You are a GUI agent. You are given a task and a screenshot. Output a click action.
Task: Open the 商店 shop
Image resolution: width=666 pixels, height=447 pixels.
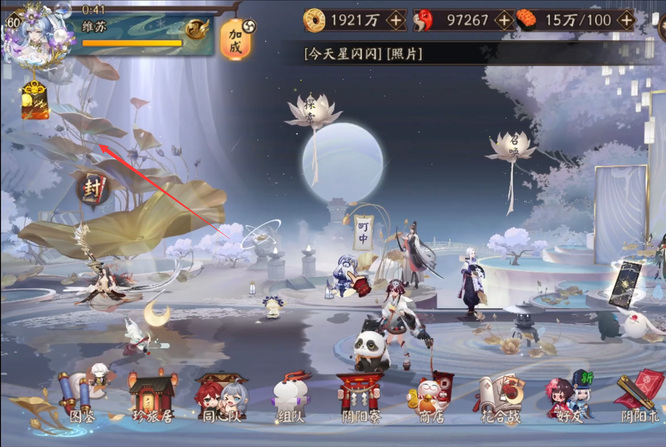(x=431, y=397)
